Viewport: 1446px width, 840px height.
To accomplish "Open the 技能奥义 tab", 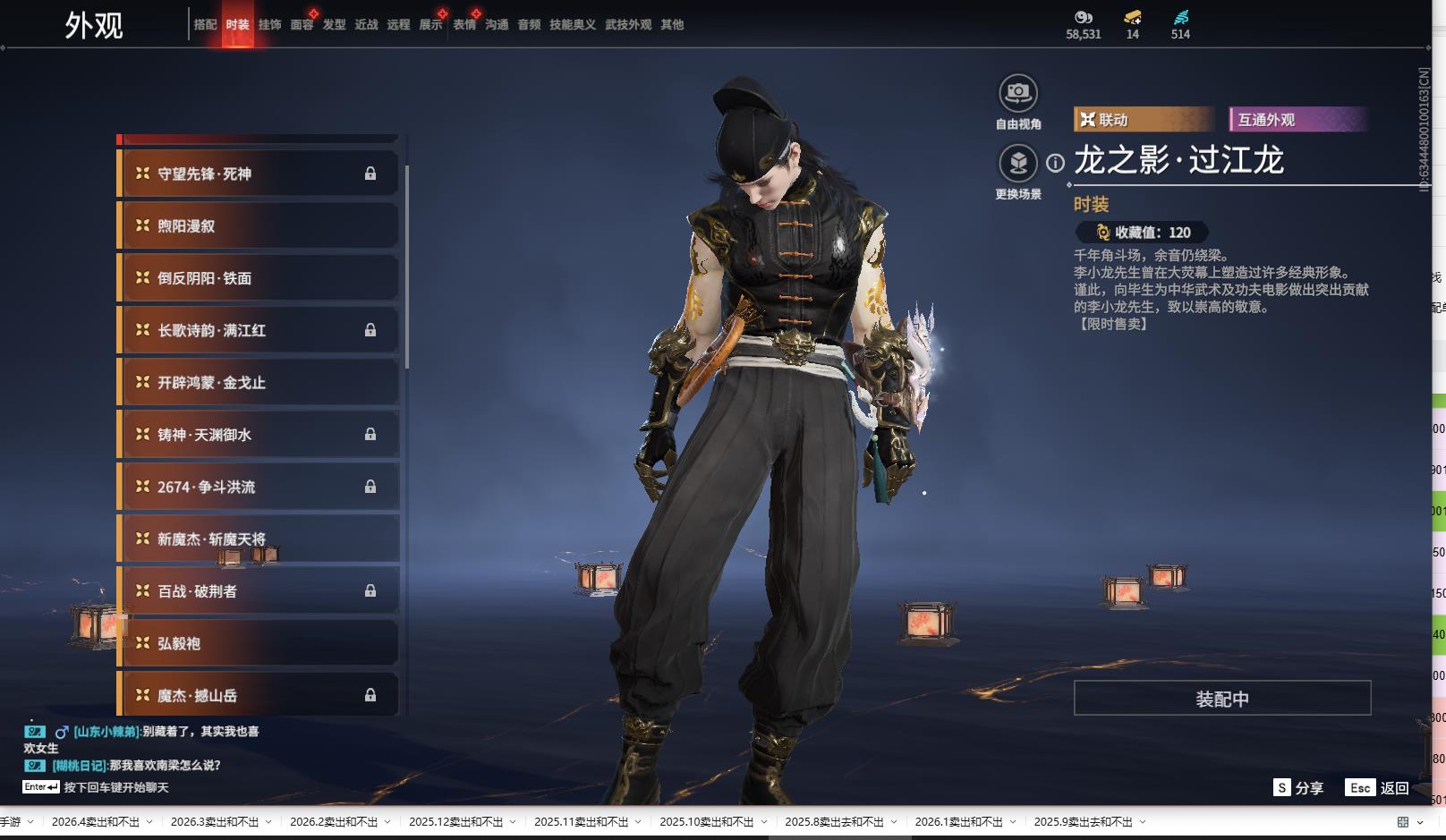I will (x=572, y=25).
